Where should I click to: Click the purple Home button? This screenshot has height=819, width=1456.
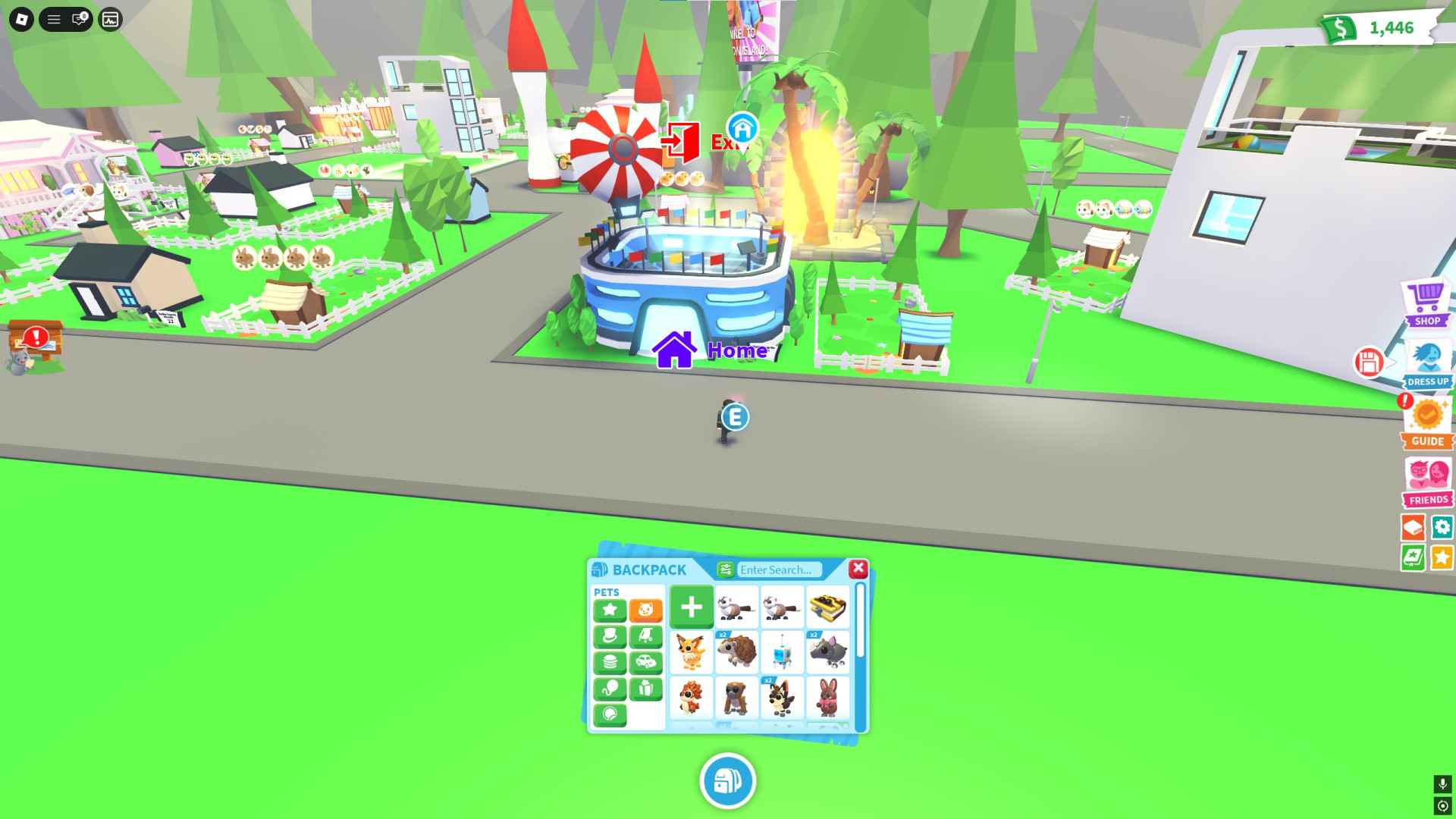pos(673,350)
